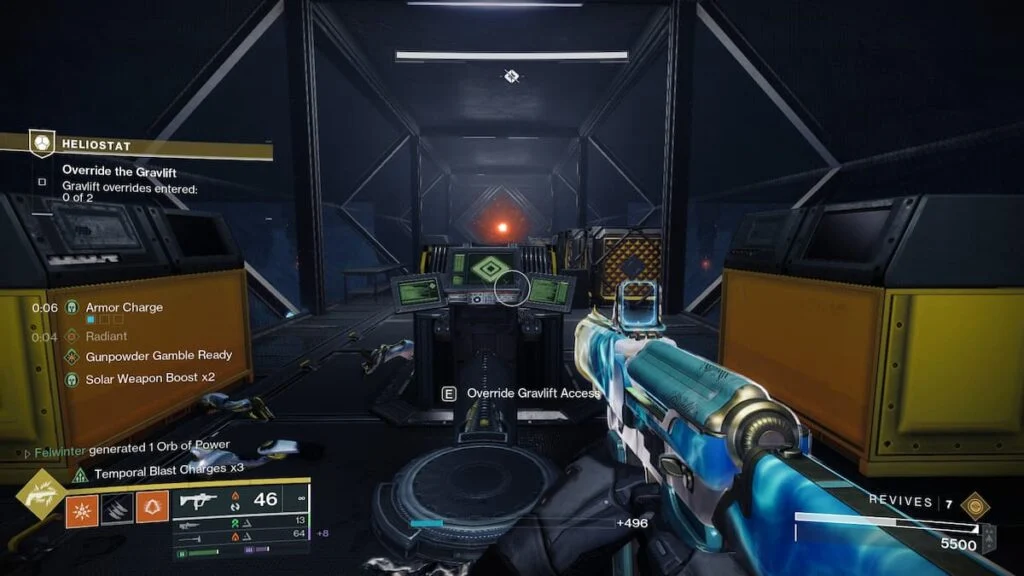The height and width of the screenshot is (576, 1024).
Task: Select the Heliostat mission emblem
Action: coord(40,144)
